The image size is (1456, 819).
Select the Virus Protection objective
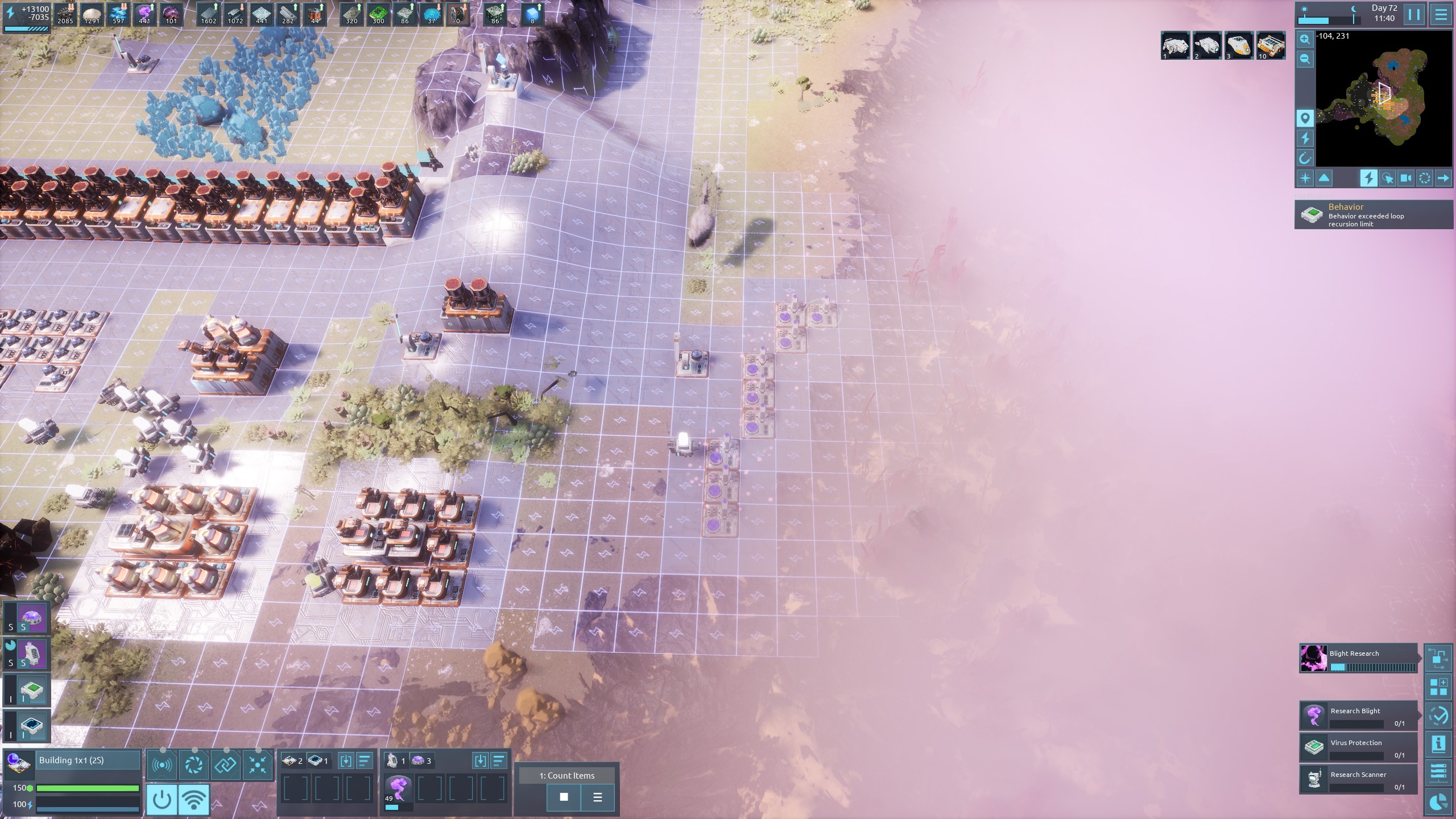pyautogui.click(x=1358, y=748)
